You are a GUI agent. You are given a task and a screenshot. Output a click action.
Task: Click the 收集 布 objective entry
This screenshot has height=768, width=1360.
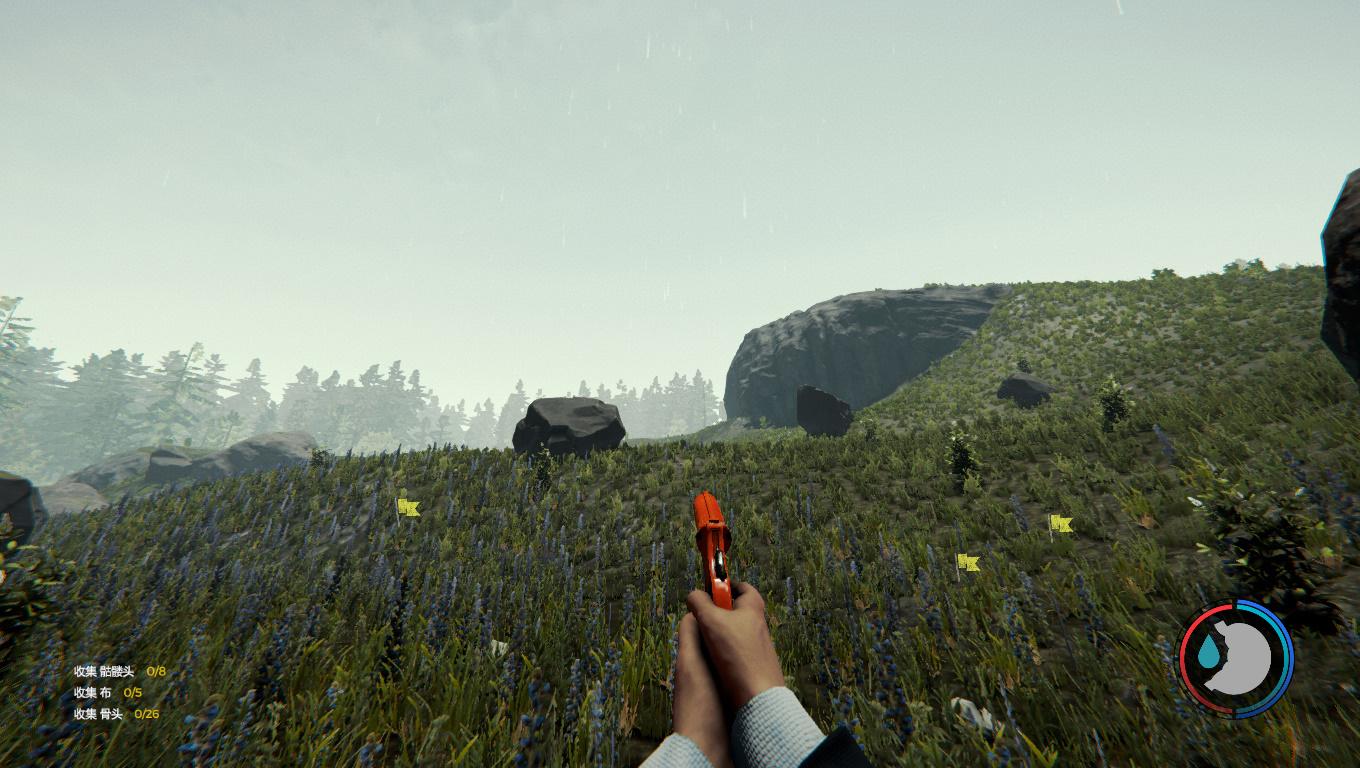coord(107,692)
